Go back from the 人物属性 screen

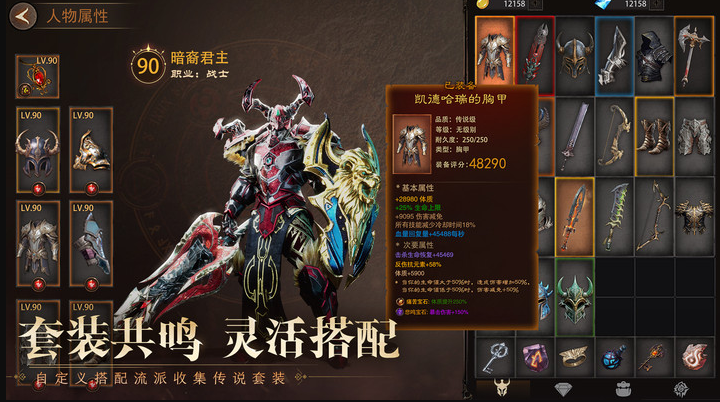tap(24, 16)
